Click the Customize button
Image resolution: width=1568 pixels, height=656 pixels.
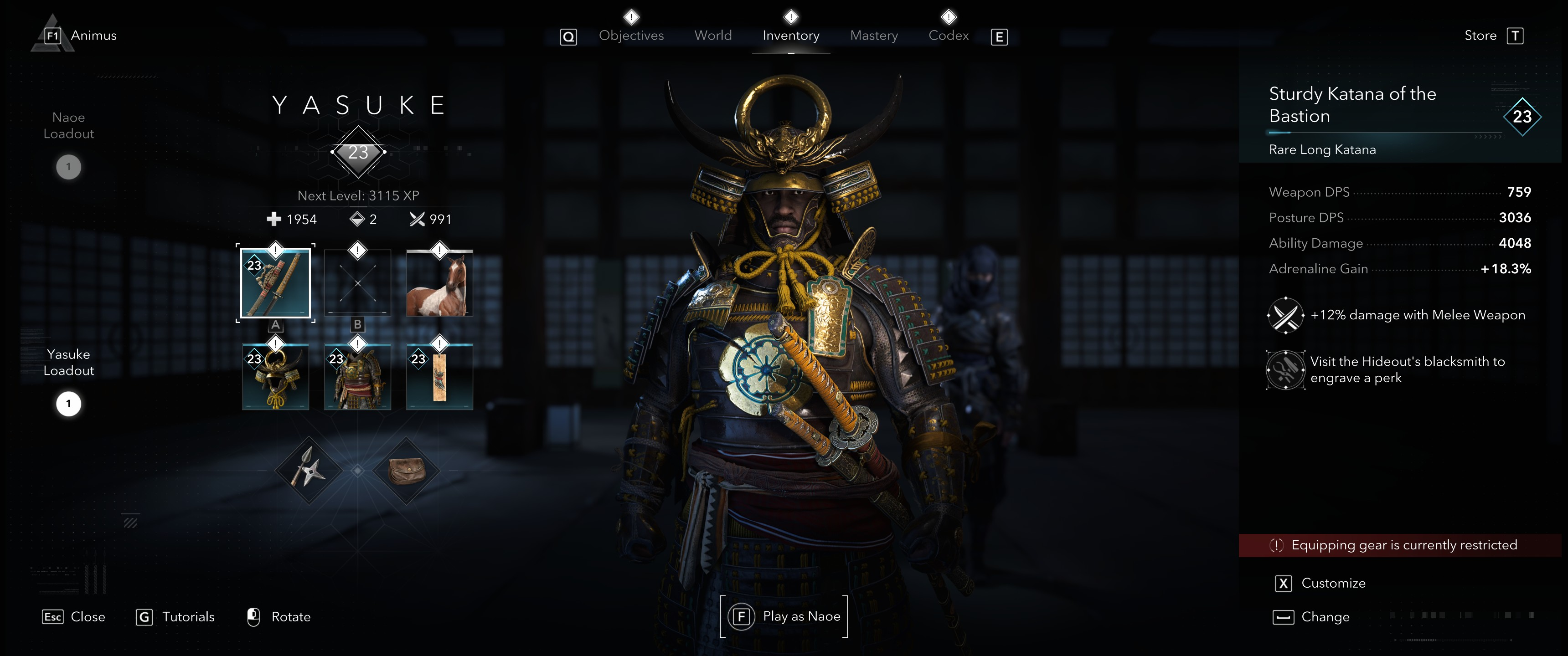(x=1333, y=582)
